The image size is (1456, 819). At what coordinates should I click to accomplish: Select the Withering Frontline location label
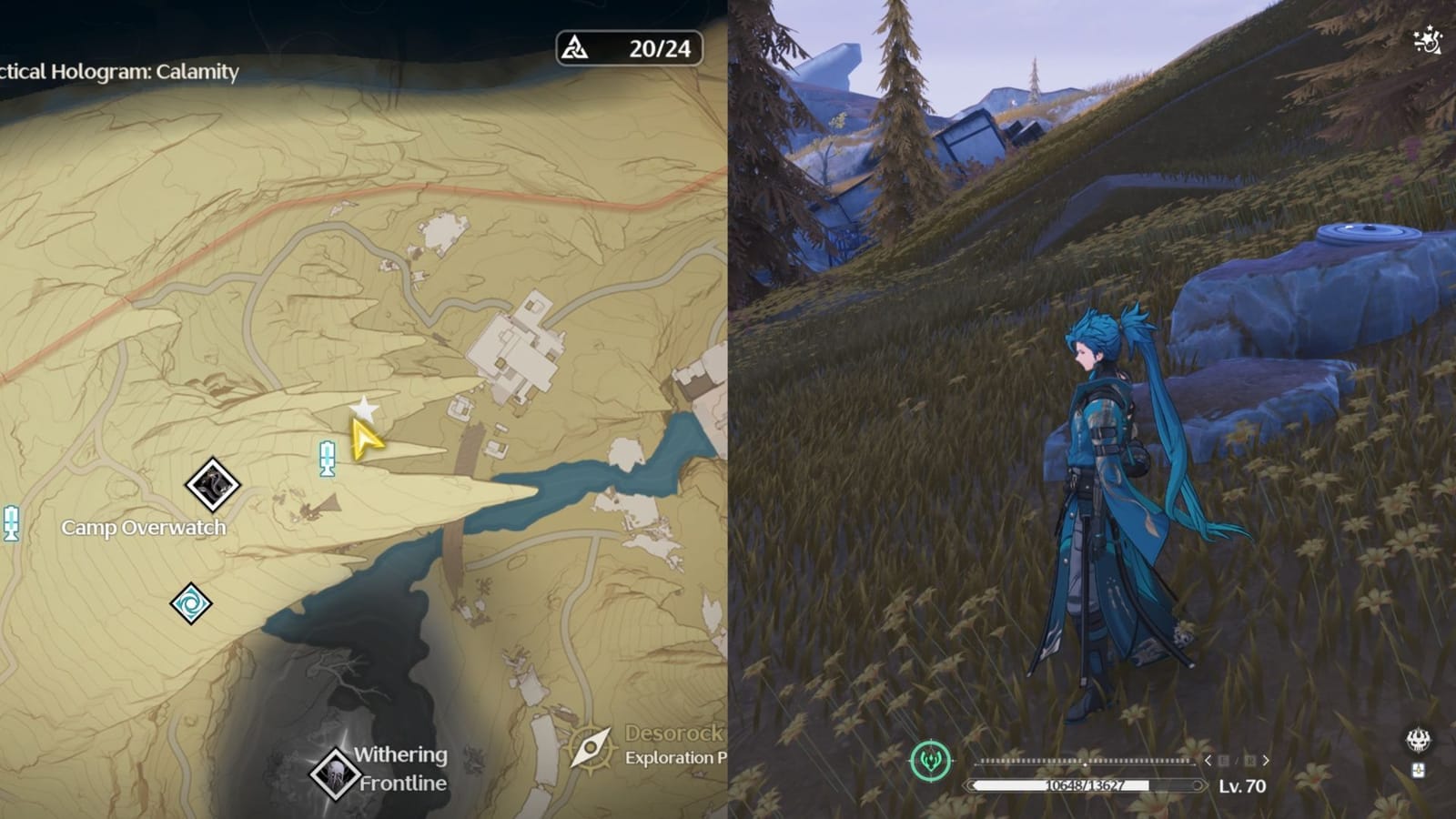coord(397,767)
